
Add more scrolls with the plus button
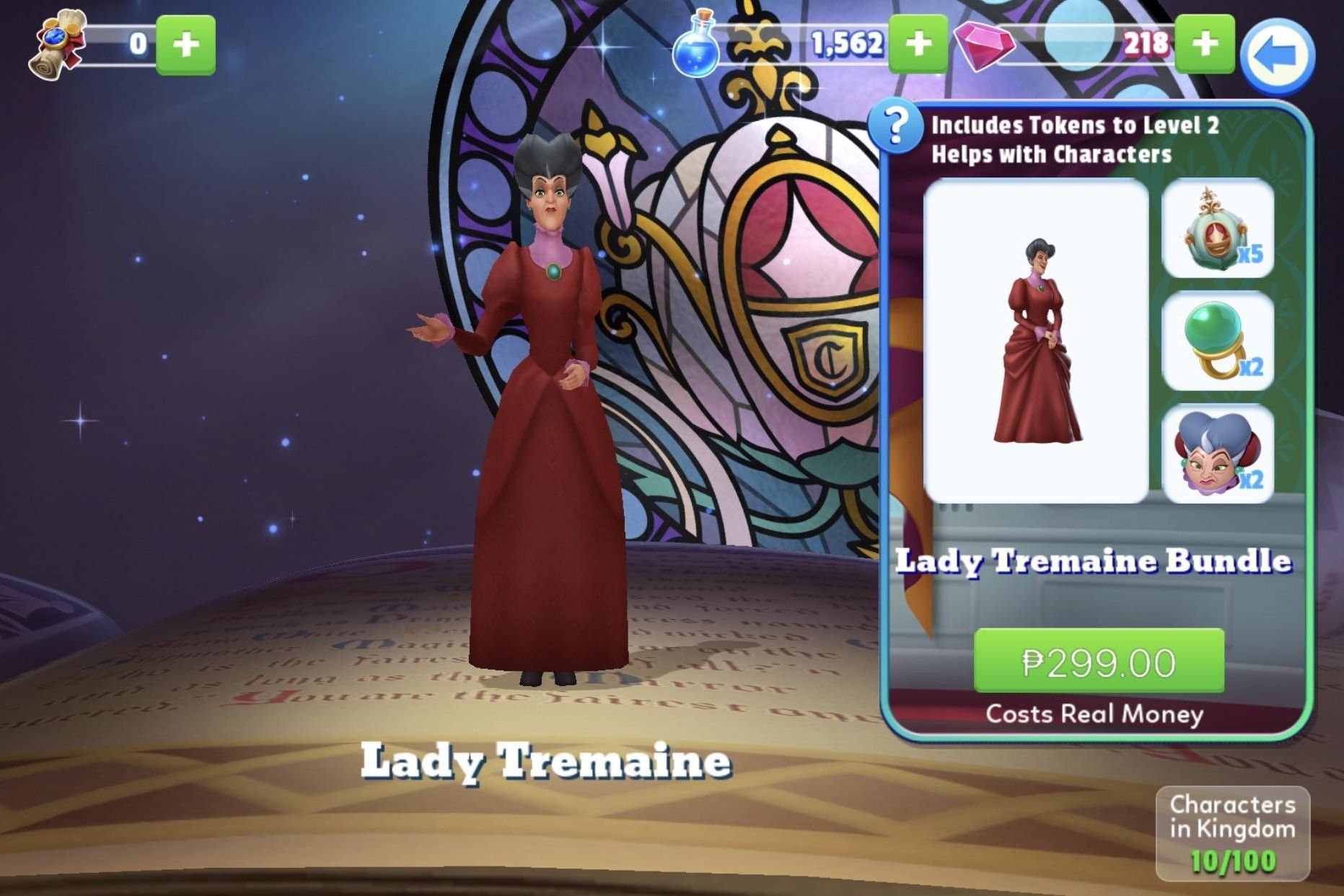(185, 45)
